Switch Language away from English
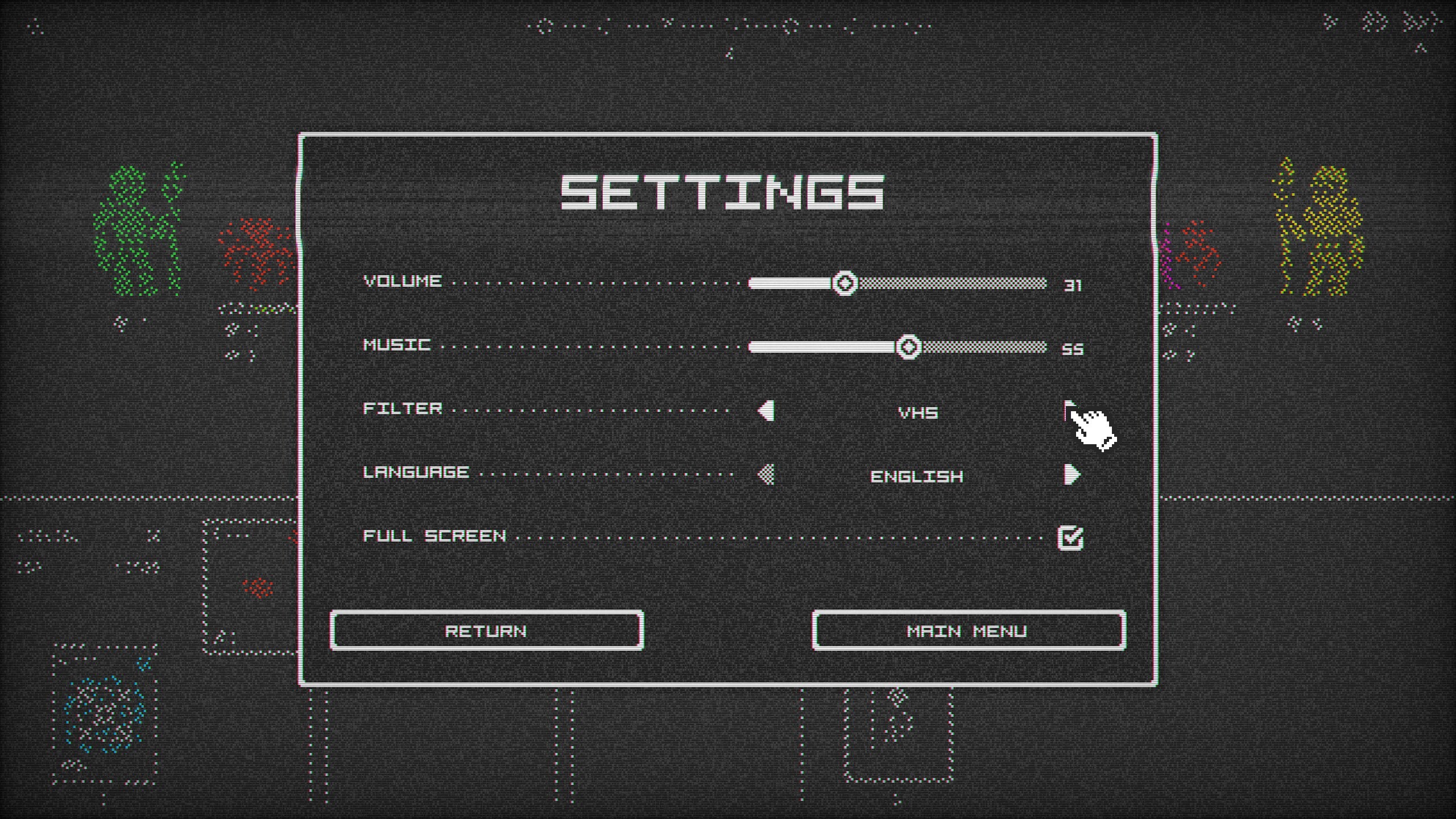Viewport: 1456px width, 819px height. [x=1073, y=475]
